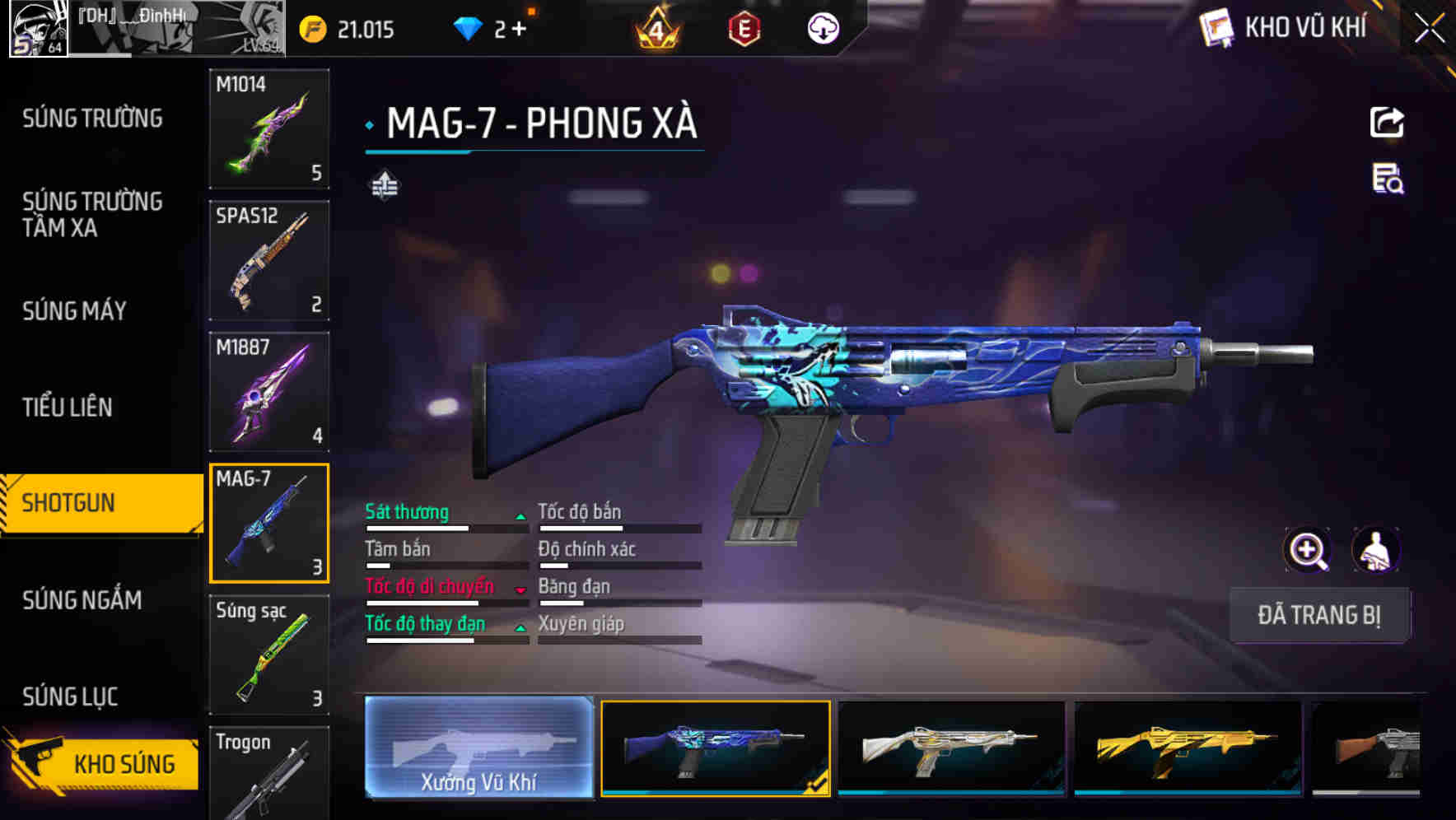This screenshot has width=1456, height=820.
Task: Open Xưởng Vũ Khí
Action: 478,749
